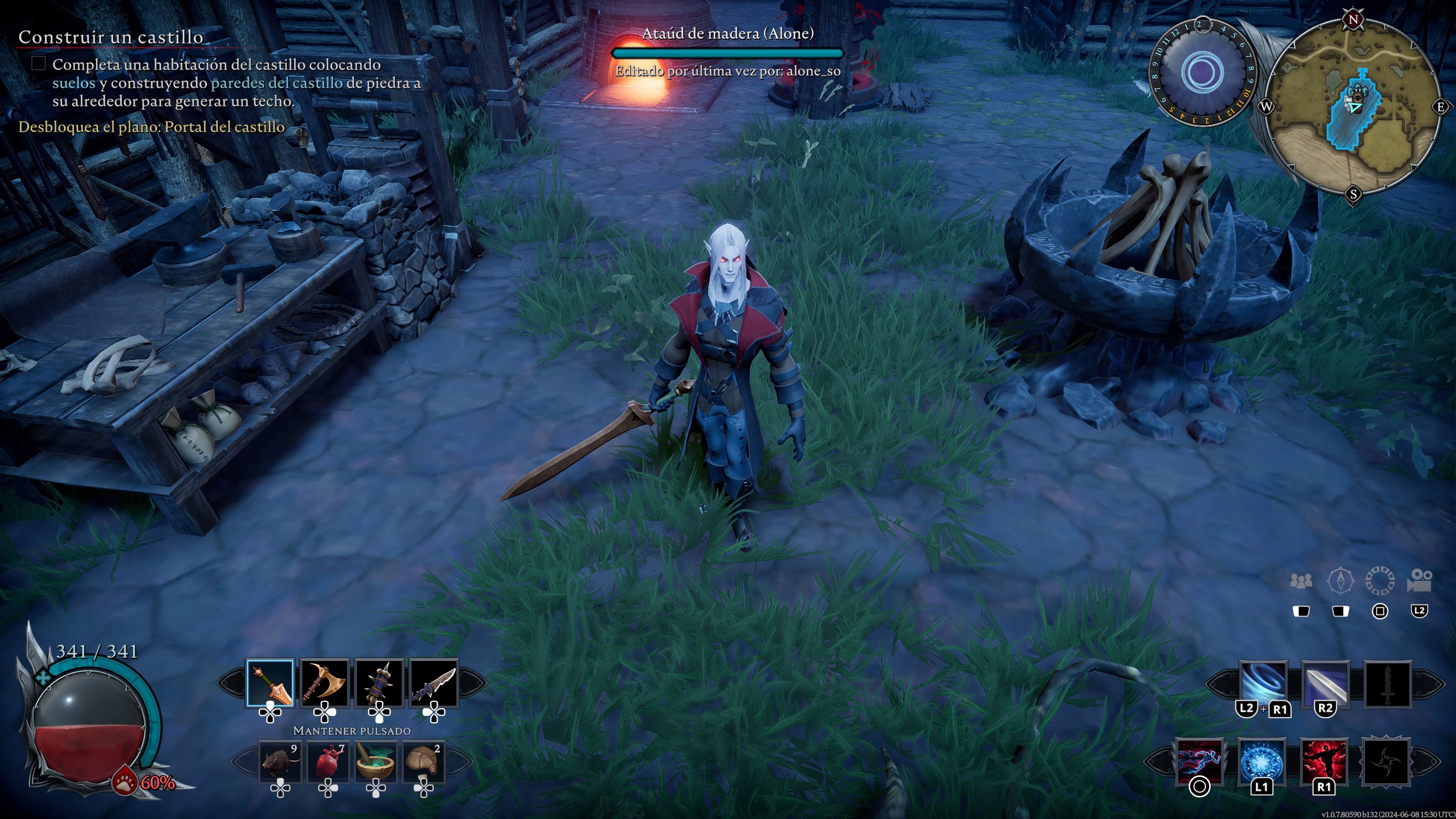Click the video camera icon
The width and height of the screenshot is (1456, 819).
[1419, 581]
